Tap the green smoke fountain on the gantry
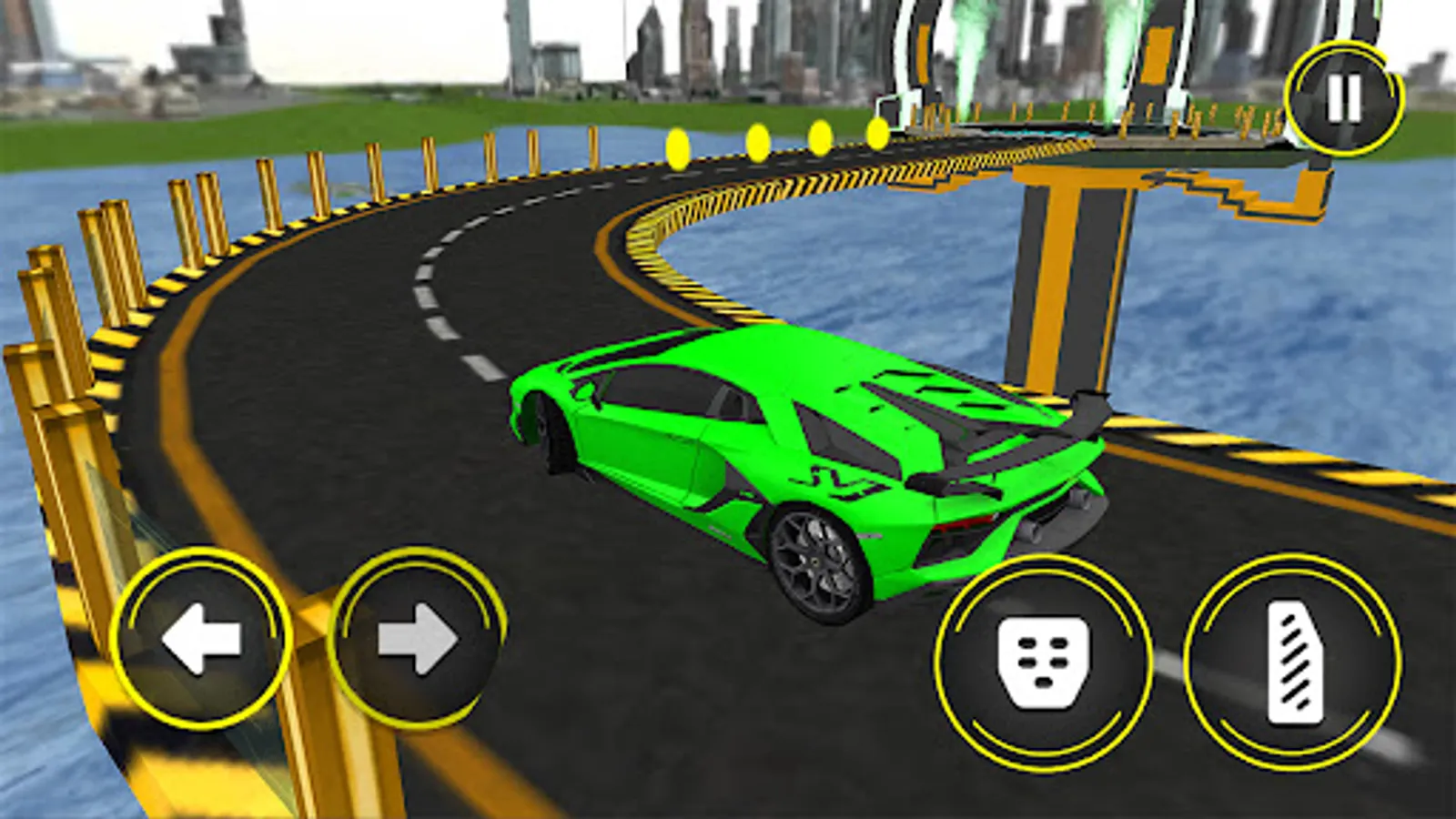The image size is (1456, 819). click(x=969, y=45)
